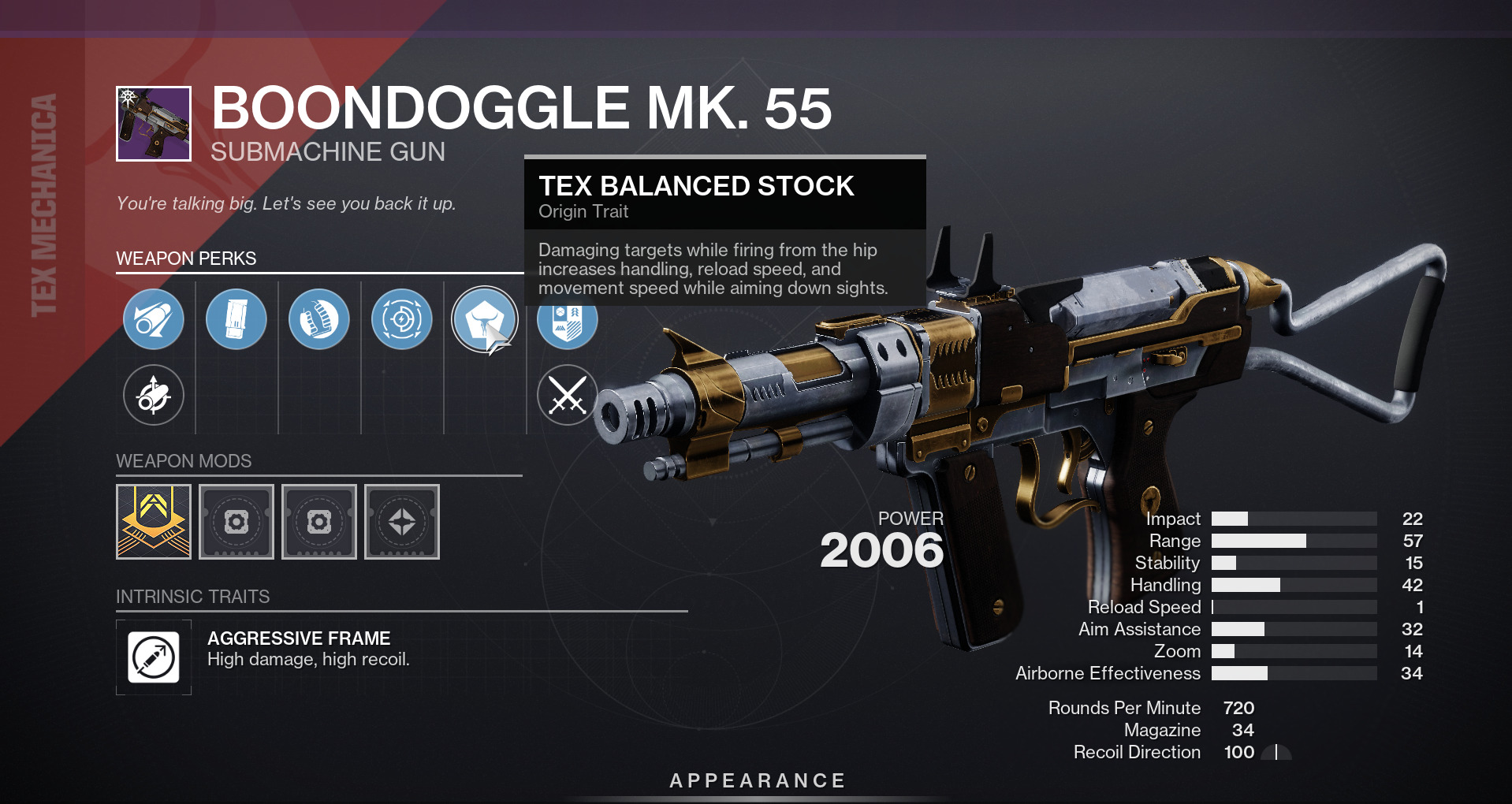The height and width of the screenshot is (804, 1512).
Task: Select the hand-grip trait perk icon
Action: (319, 319)
